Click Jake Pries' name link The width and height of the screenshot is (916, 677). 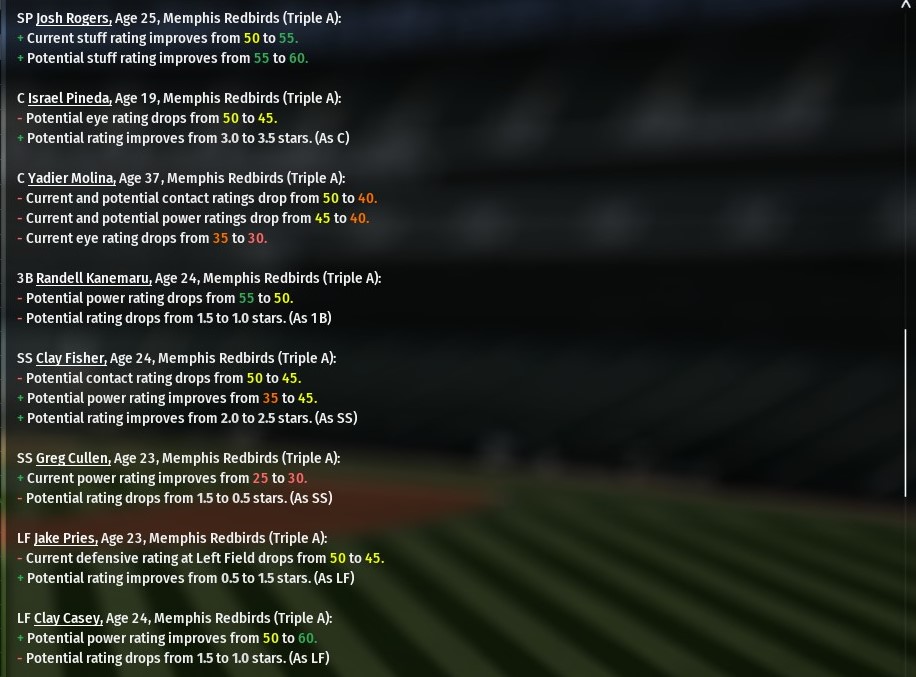(65, 538)
